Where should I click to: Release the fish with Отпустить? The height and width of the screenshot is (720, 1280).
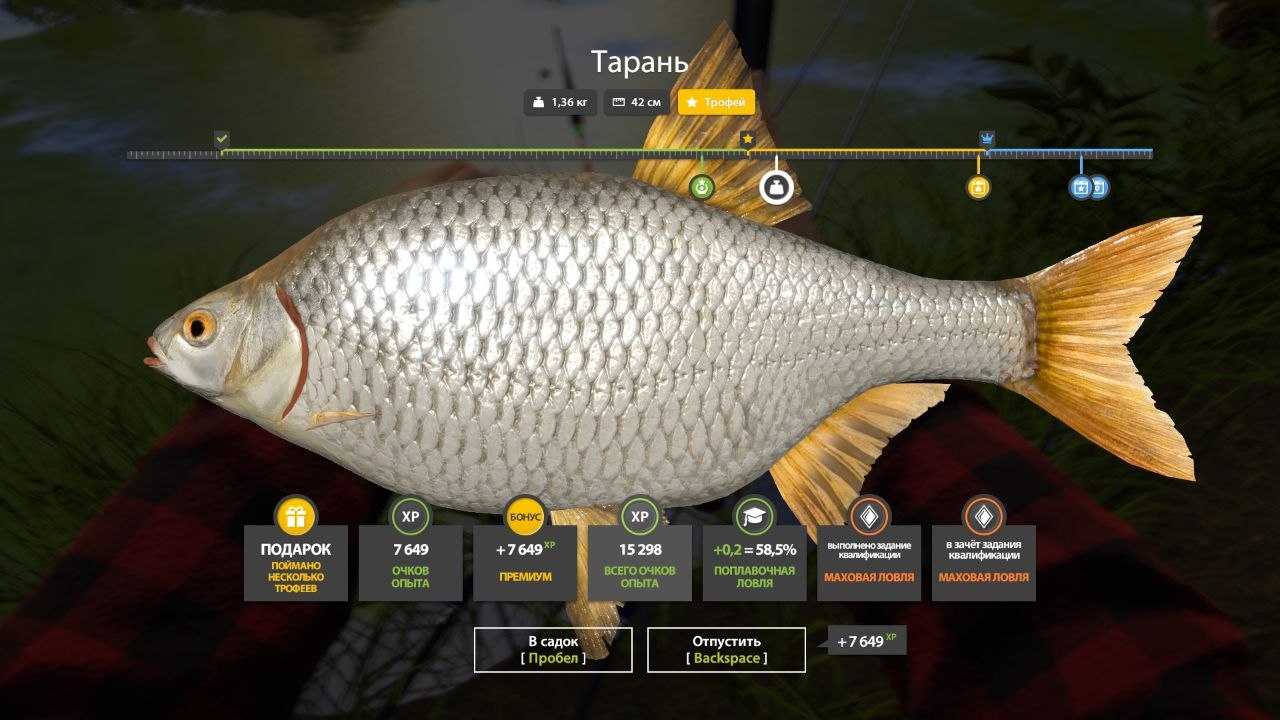[x=726, y=649]
